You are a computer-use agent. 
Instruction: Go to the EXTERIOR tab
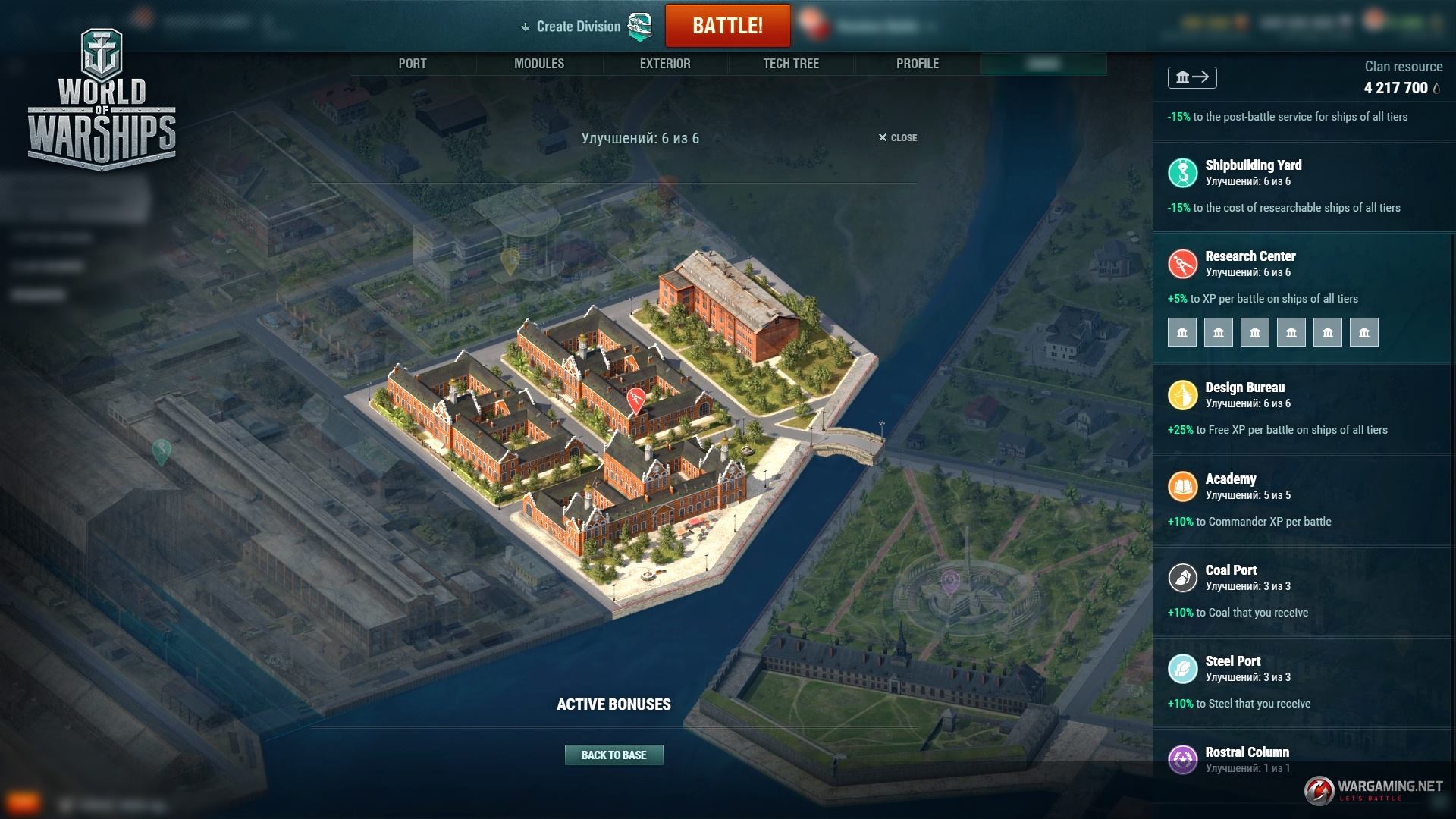pos(665,64)
